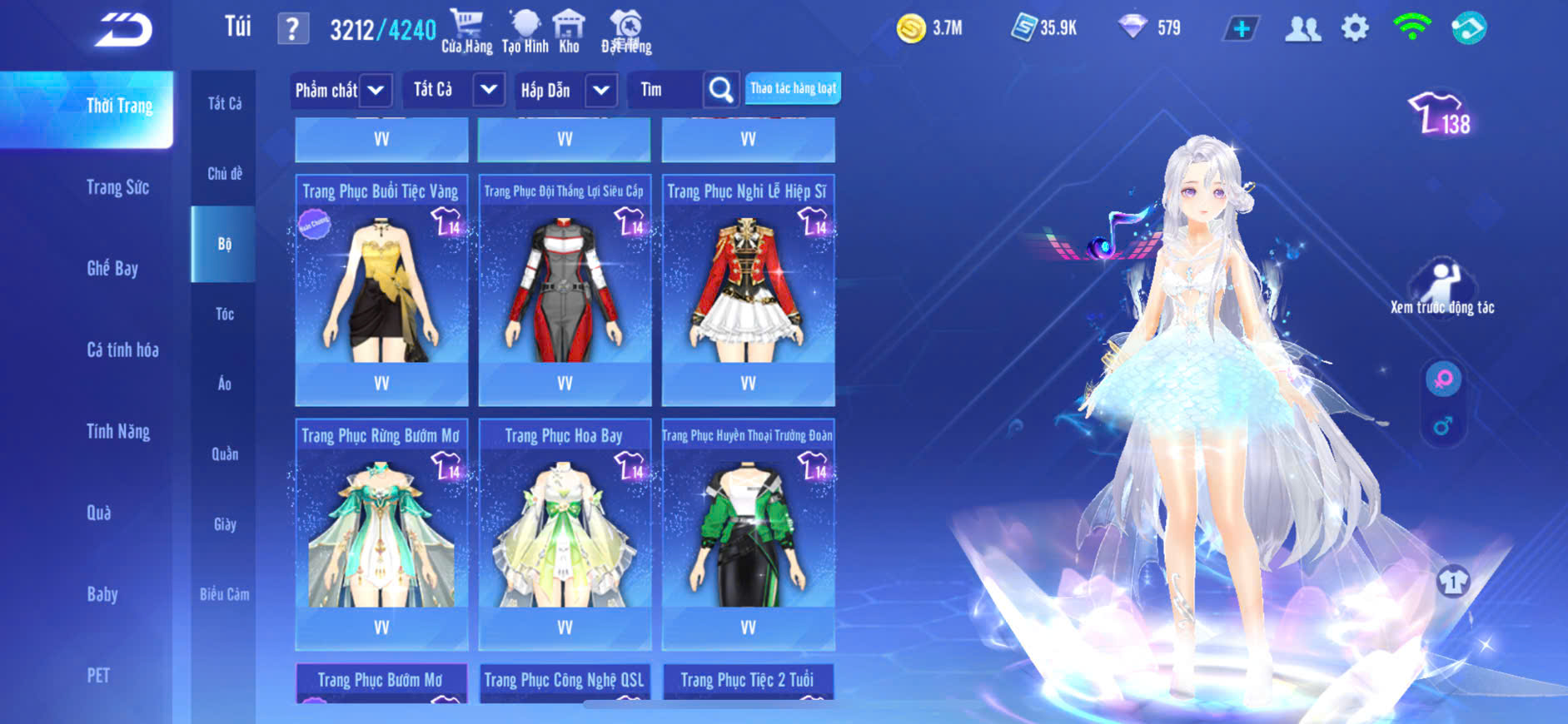This screenshot has height=724, width=1568.
Task: Open the question mark help button
Action: (x=292, y=29)
